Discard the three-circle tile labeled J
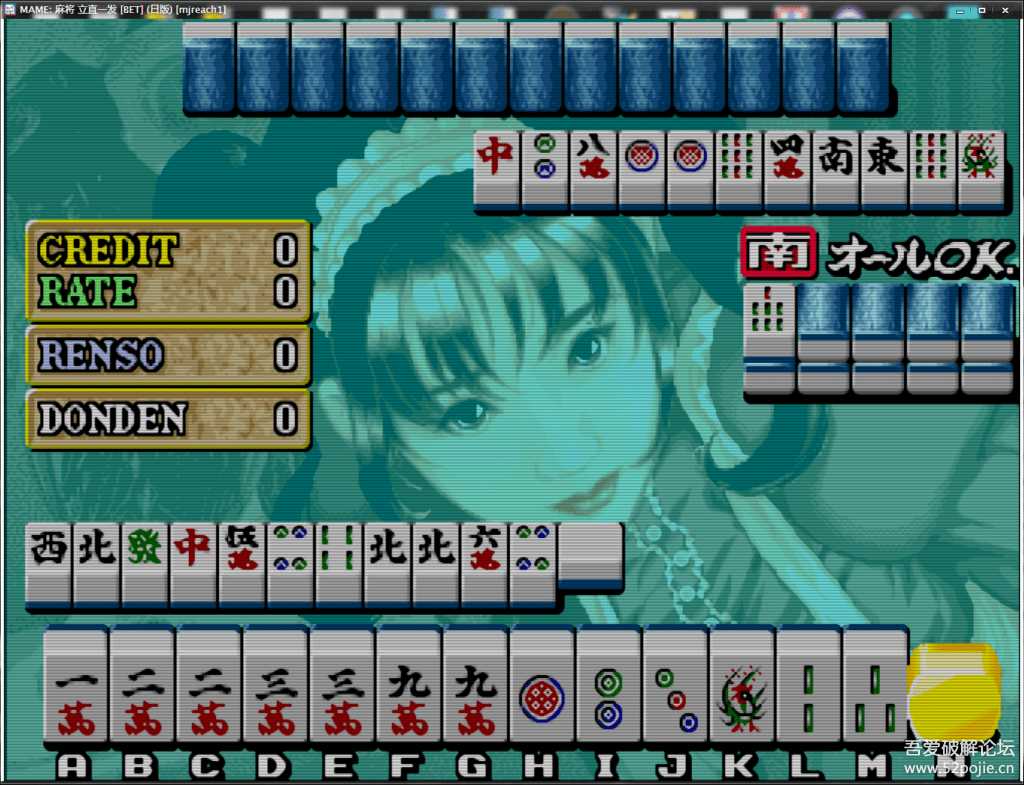Image resolution: width=1024 pixels, height=785 pixels. (x=676, y=688)
